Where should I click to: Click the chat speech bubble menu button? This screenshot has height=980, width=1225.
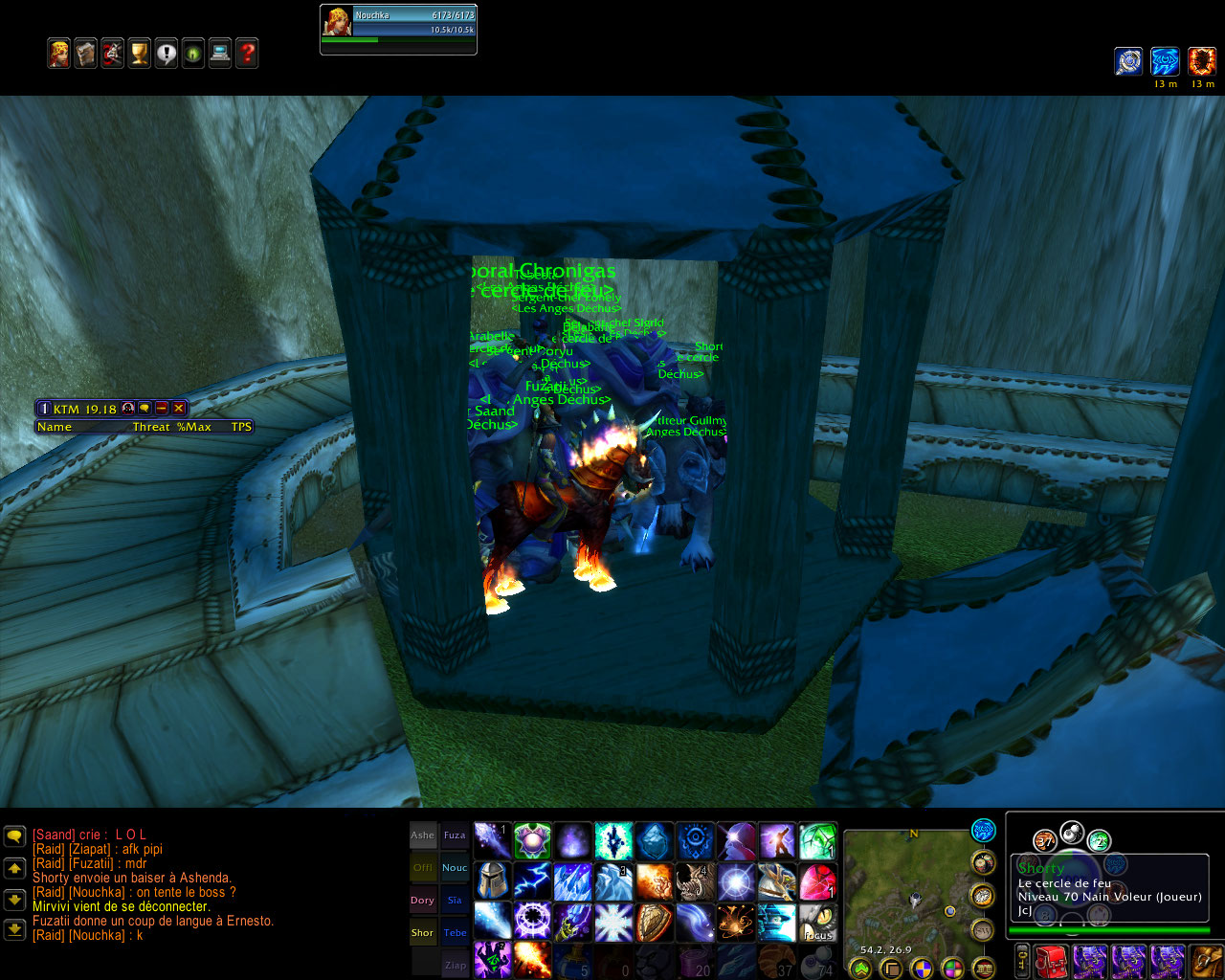(x=14, y=837)
